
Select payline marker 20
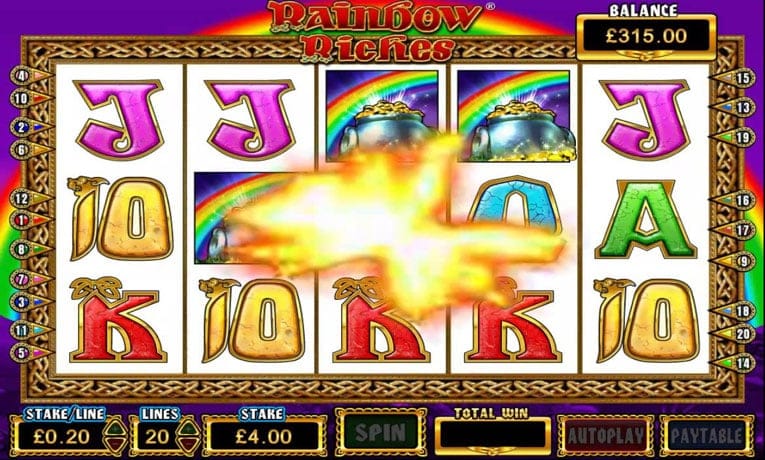tap(743, 334)
